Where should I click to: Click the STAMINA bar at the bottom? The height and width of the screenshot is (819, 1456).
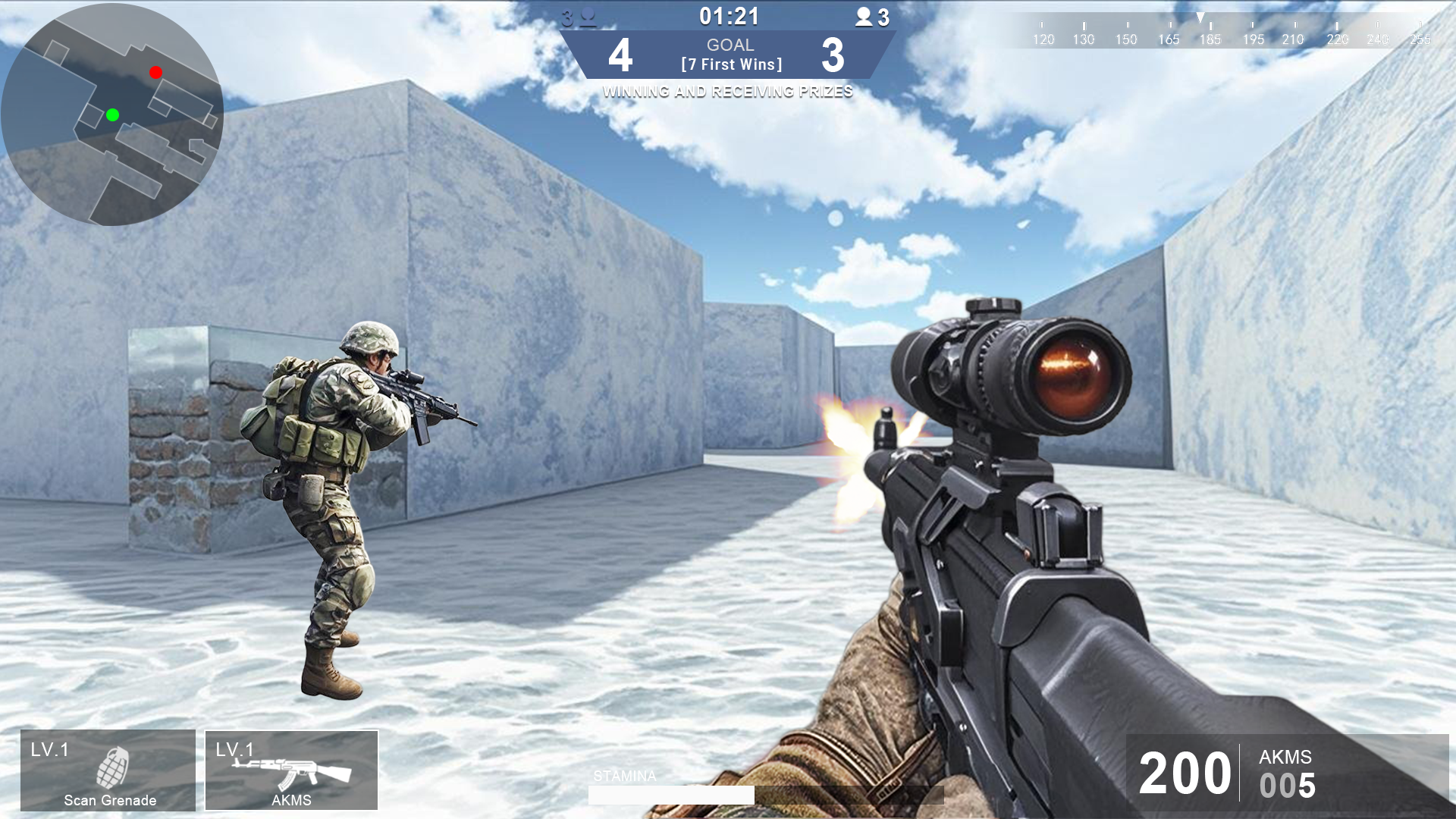pos(672,794)
